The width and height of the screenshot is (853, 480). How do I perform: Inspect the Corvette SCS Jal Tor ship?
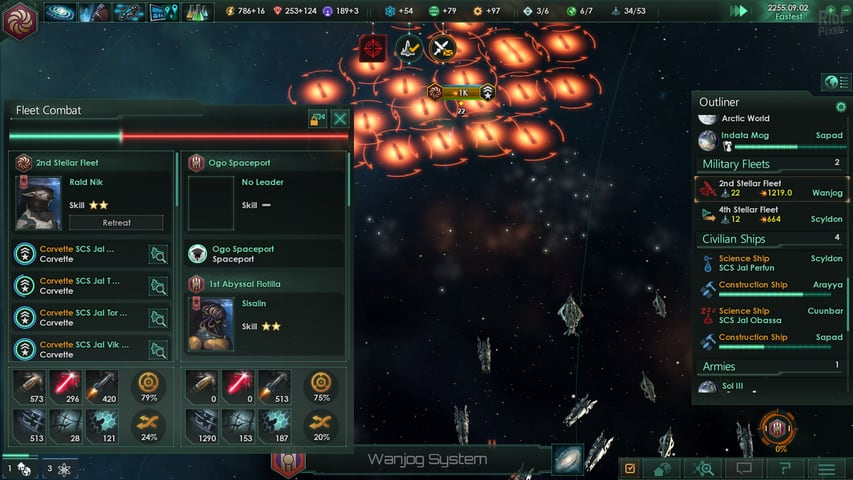[158, 317]
